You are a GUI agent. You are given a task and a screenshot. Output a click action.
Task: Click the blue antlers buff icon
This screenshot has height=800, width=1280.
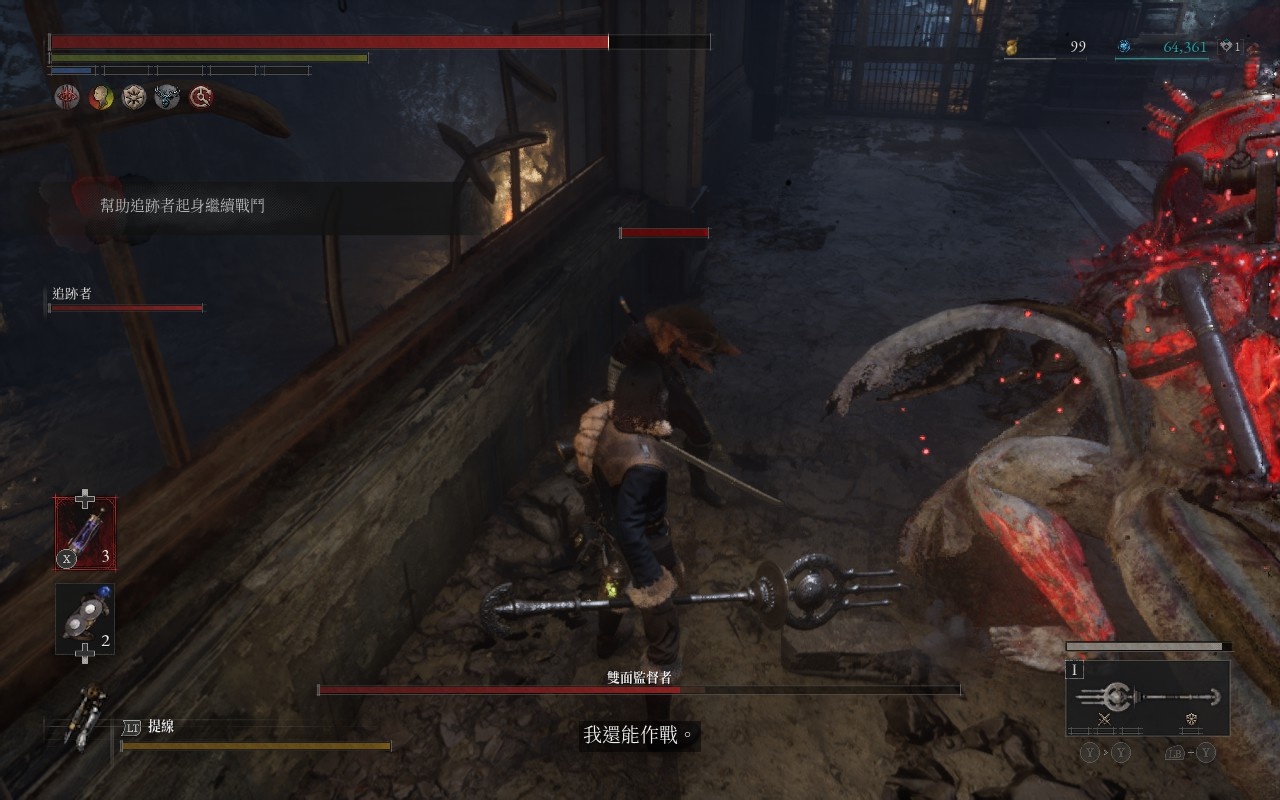[x=167, y=96]
